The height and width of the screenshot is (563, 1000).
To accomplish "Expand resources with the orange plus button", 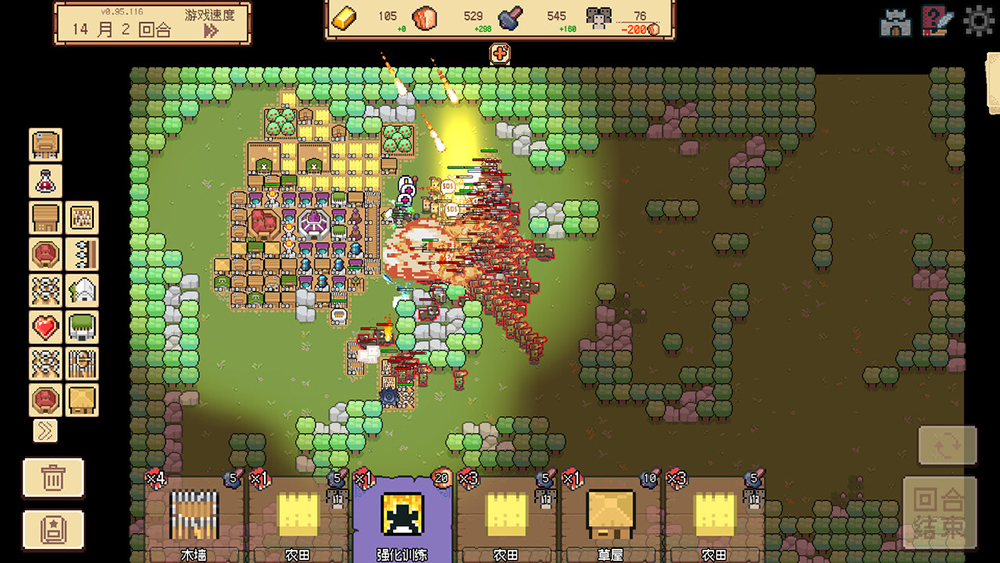I will [499, 54].
